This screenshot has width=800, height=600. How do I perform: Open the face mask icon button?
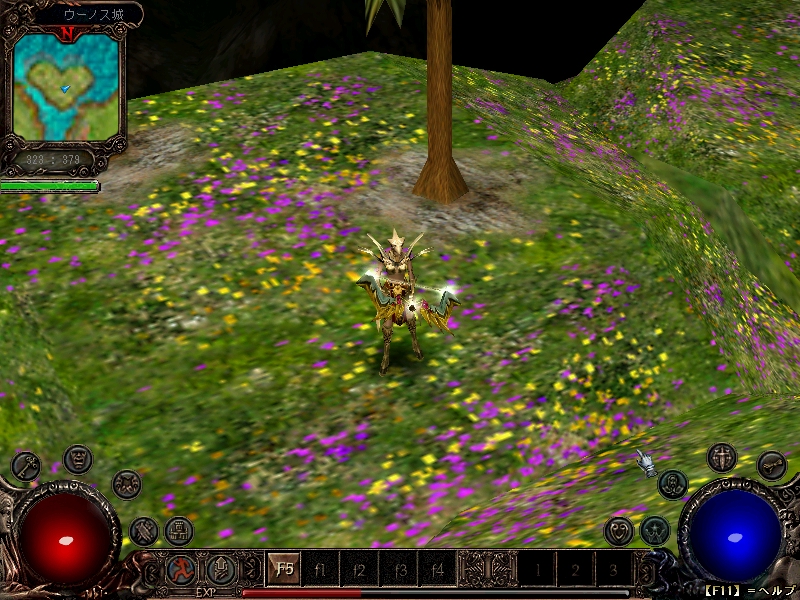coord(78,459)
